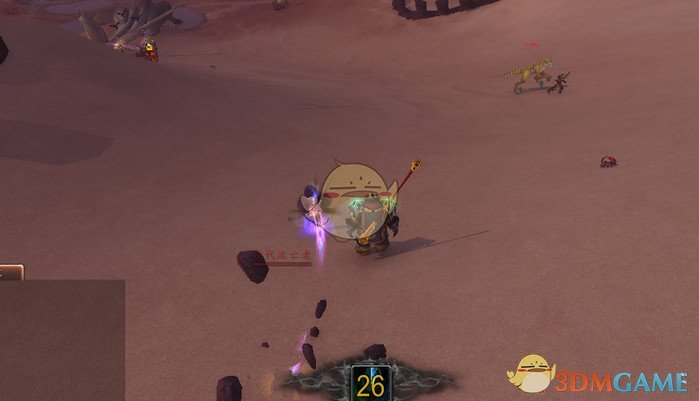Screen dimensions: 699x401
Task: Click inside the gray chat log panel
Action: [61, 340]
